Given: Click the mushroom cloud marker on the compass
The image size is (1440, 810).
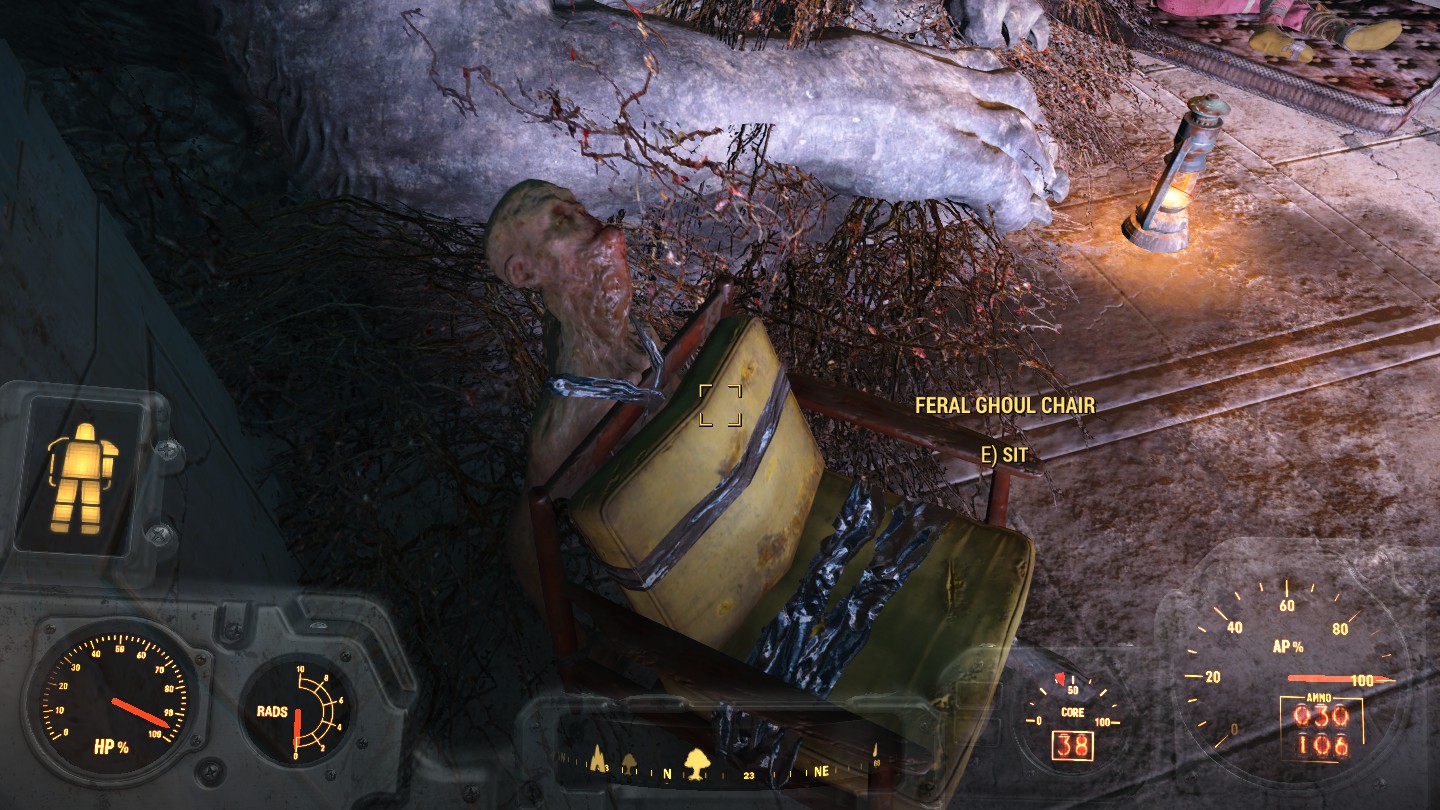Looking at the screenshot, I should click(693, 763).
